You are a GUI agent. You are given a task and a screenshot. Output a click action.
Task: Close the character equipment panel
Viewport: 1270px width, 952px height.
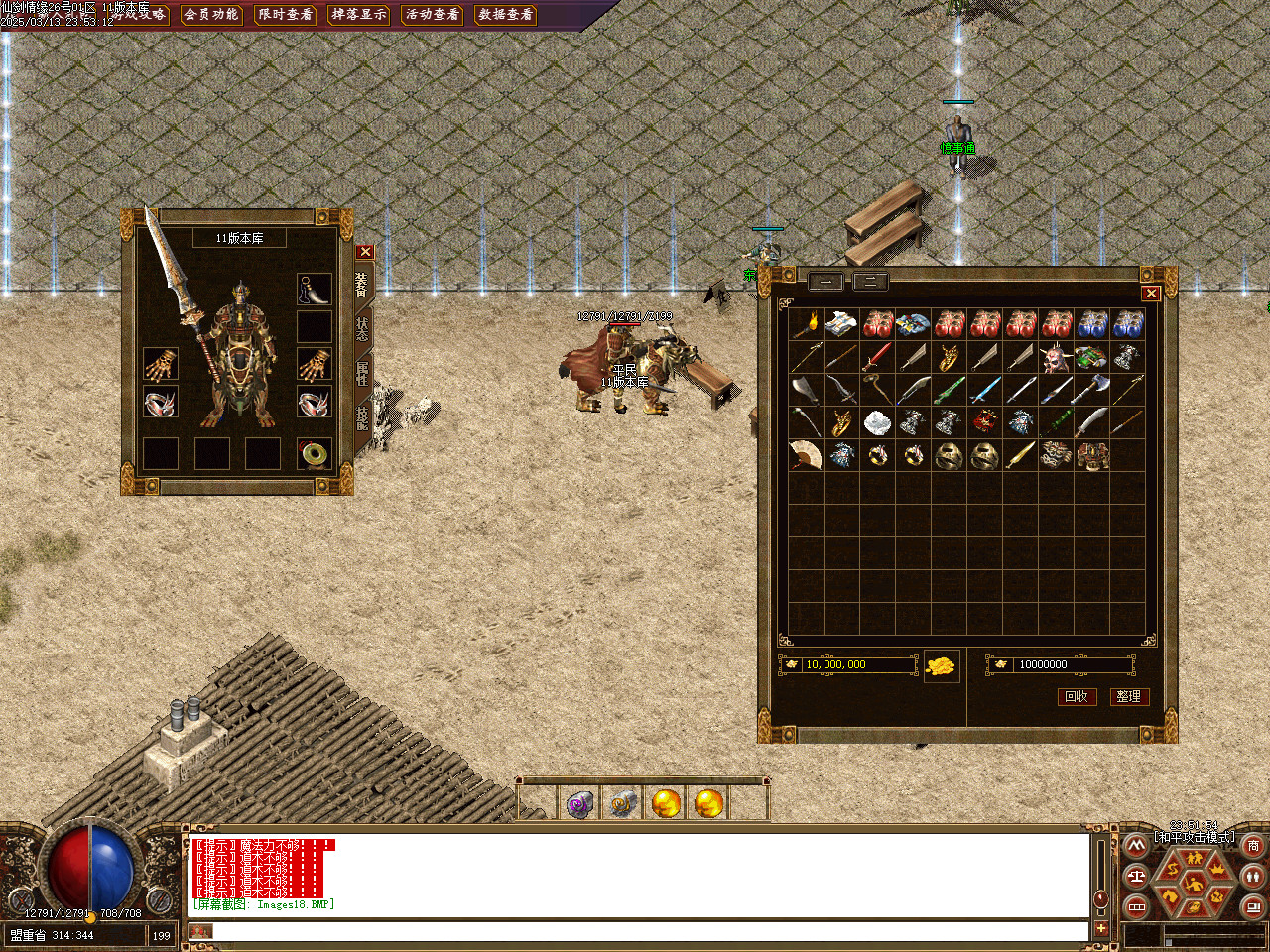point(365,253)
